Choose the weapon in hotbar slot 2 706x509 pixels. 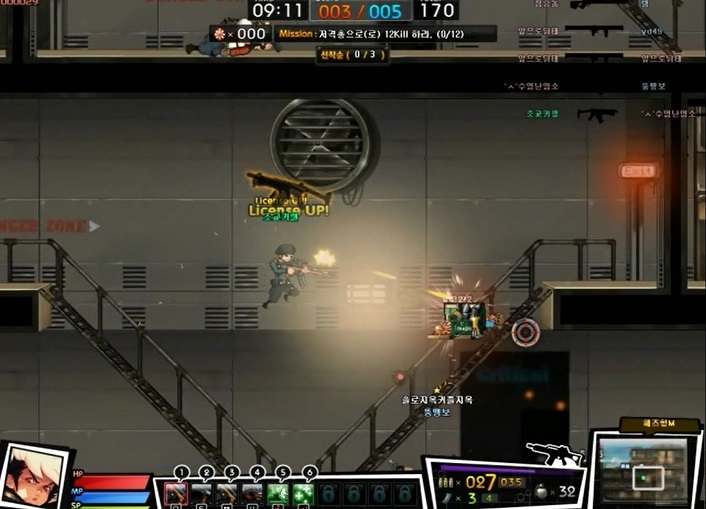202,493
